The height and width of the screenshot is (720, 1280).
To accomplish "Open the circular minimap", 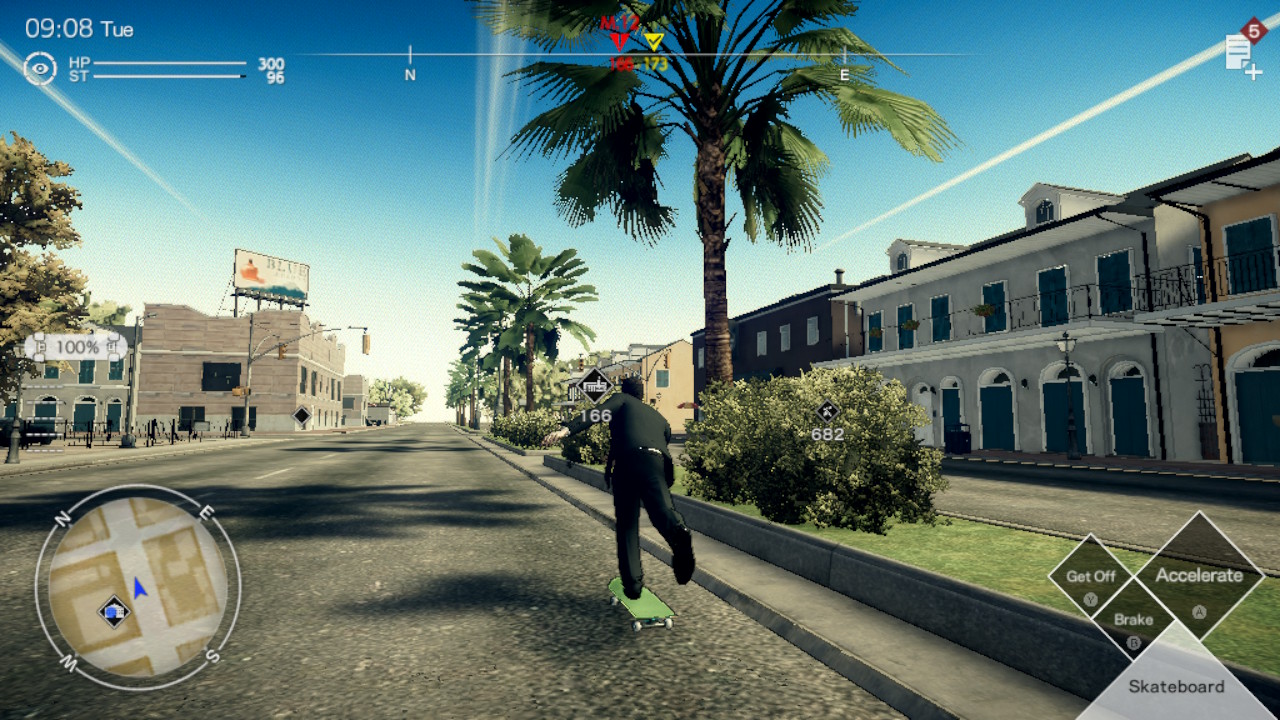I will coord(138,582).
